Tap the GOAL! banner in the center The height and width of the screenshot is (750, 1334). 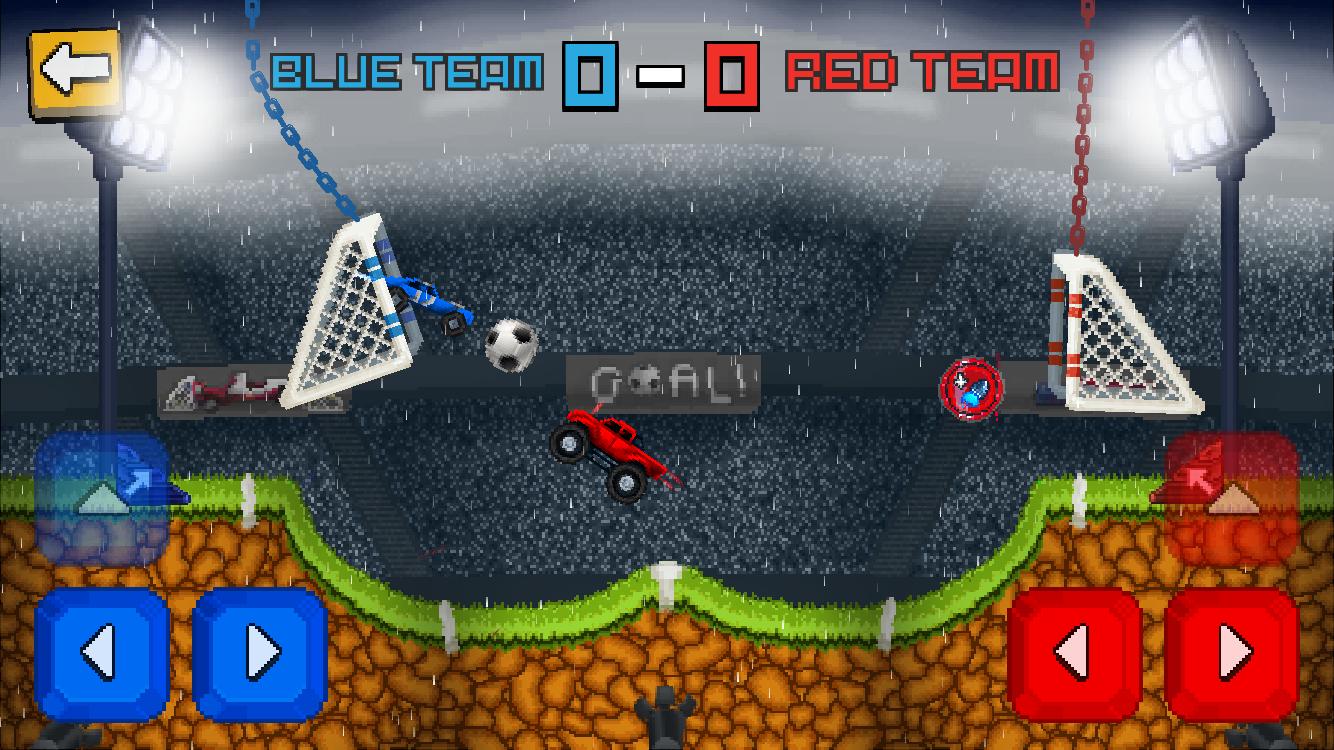pyautogui.click(x=663, y=381)
